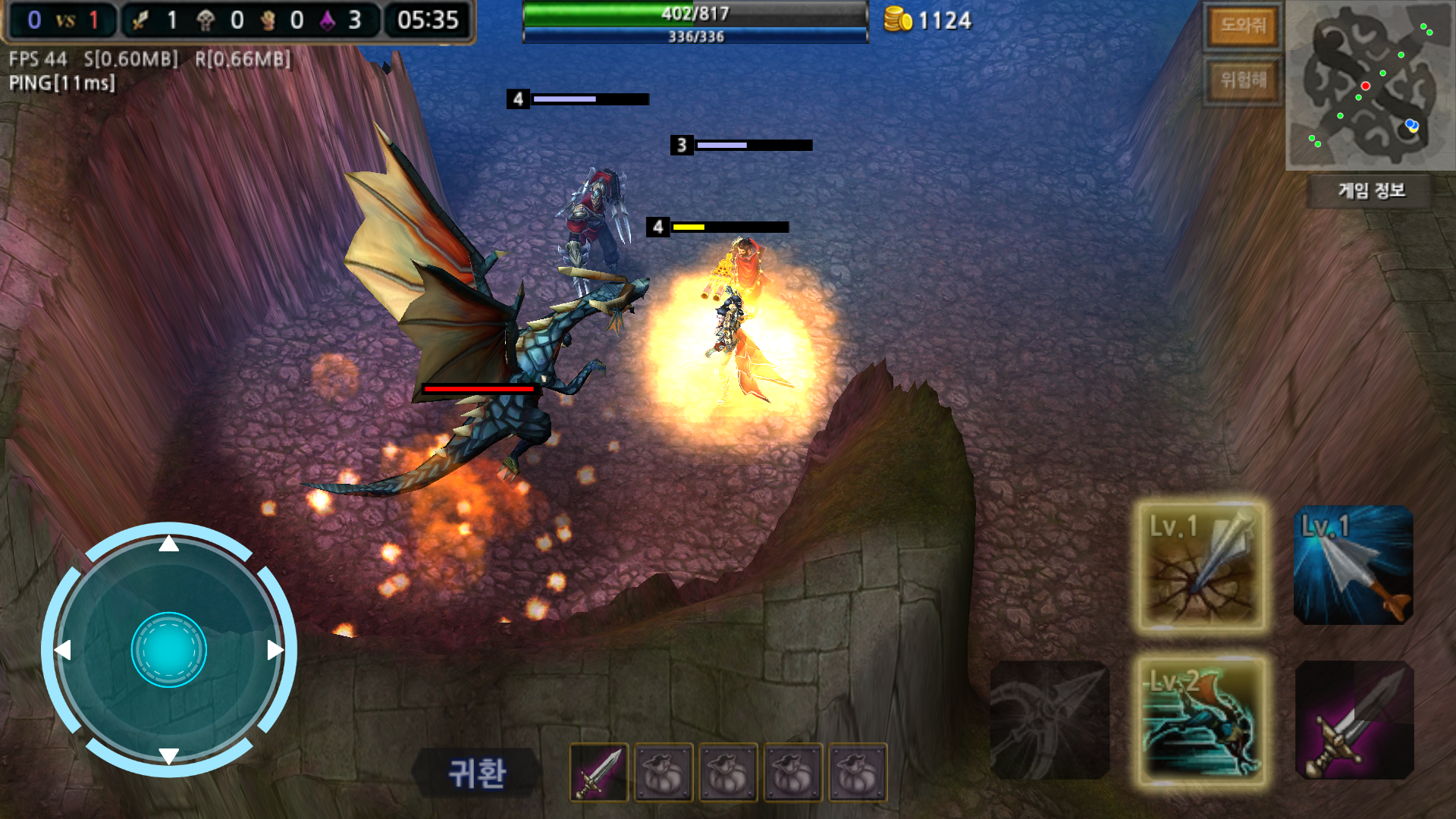Click the red enemy dot on minimap

tap(1367, 86)
